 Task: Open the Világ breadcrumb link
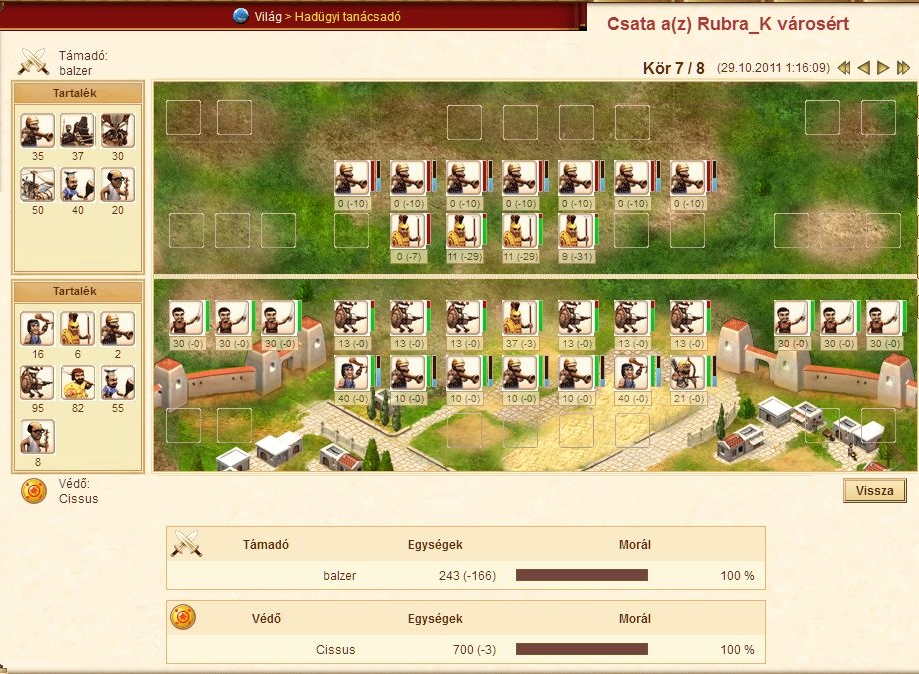267,16
